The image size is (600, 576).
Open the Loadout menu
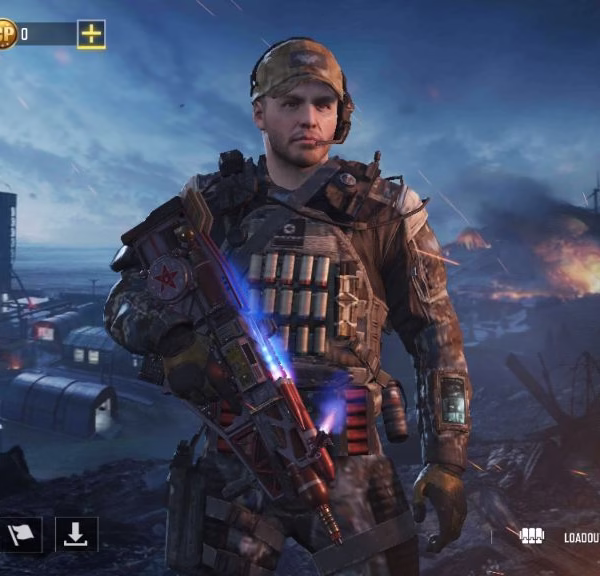(560, 537)
